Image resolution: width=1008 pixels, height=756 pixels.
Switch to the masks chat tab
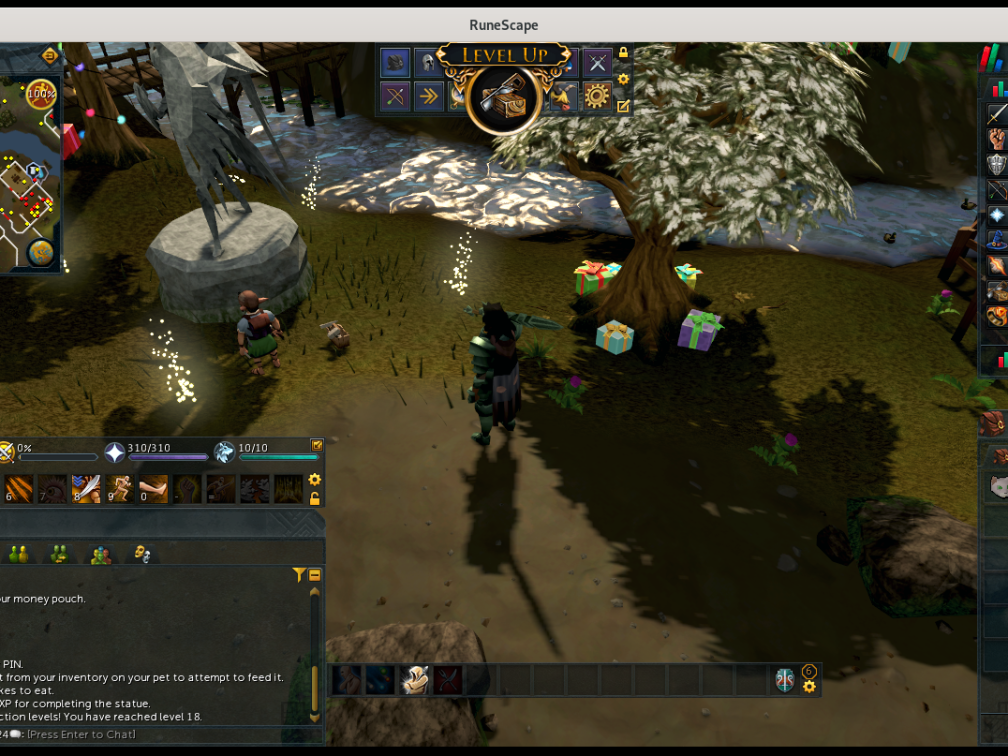(141, 553)
